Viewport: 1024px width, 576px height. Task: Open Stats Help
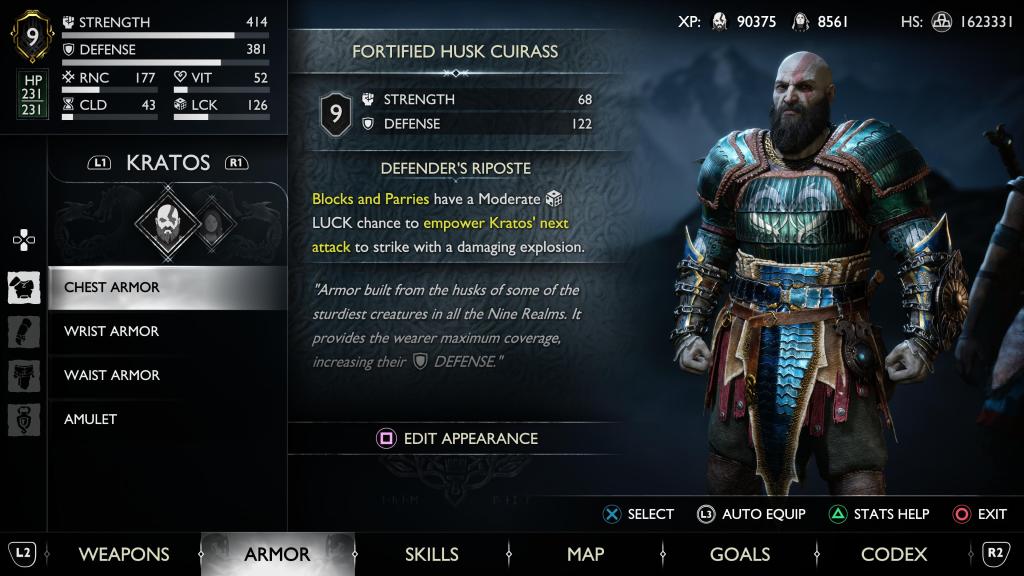click(x=878, y=514)
